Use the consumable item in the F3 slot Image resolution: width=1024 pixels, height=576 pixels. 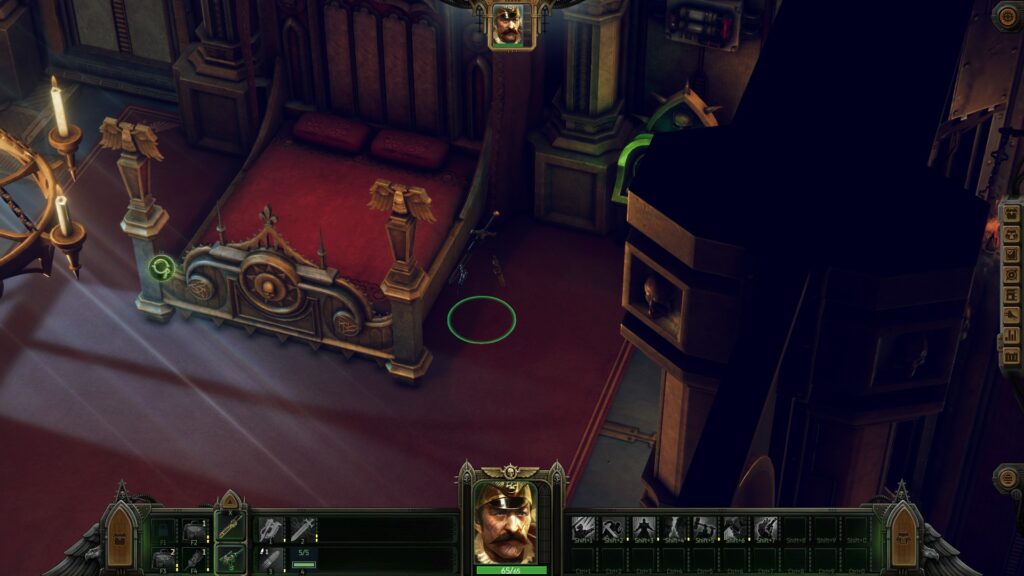tap(164, 559)
